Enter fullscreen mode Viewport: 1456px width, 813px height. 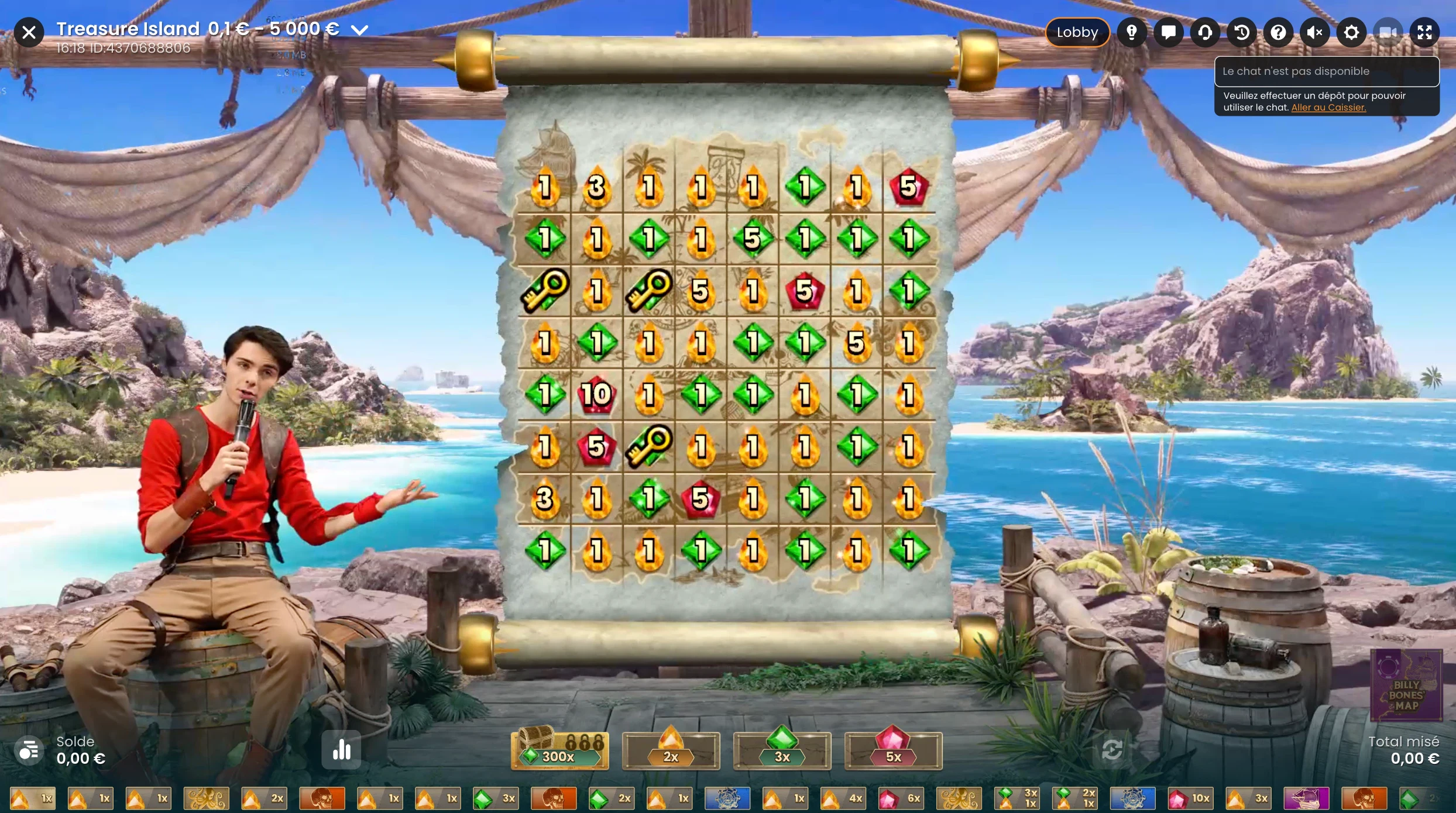click(x=1424, y=32)
